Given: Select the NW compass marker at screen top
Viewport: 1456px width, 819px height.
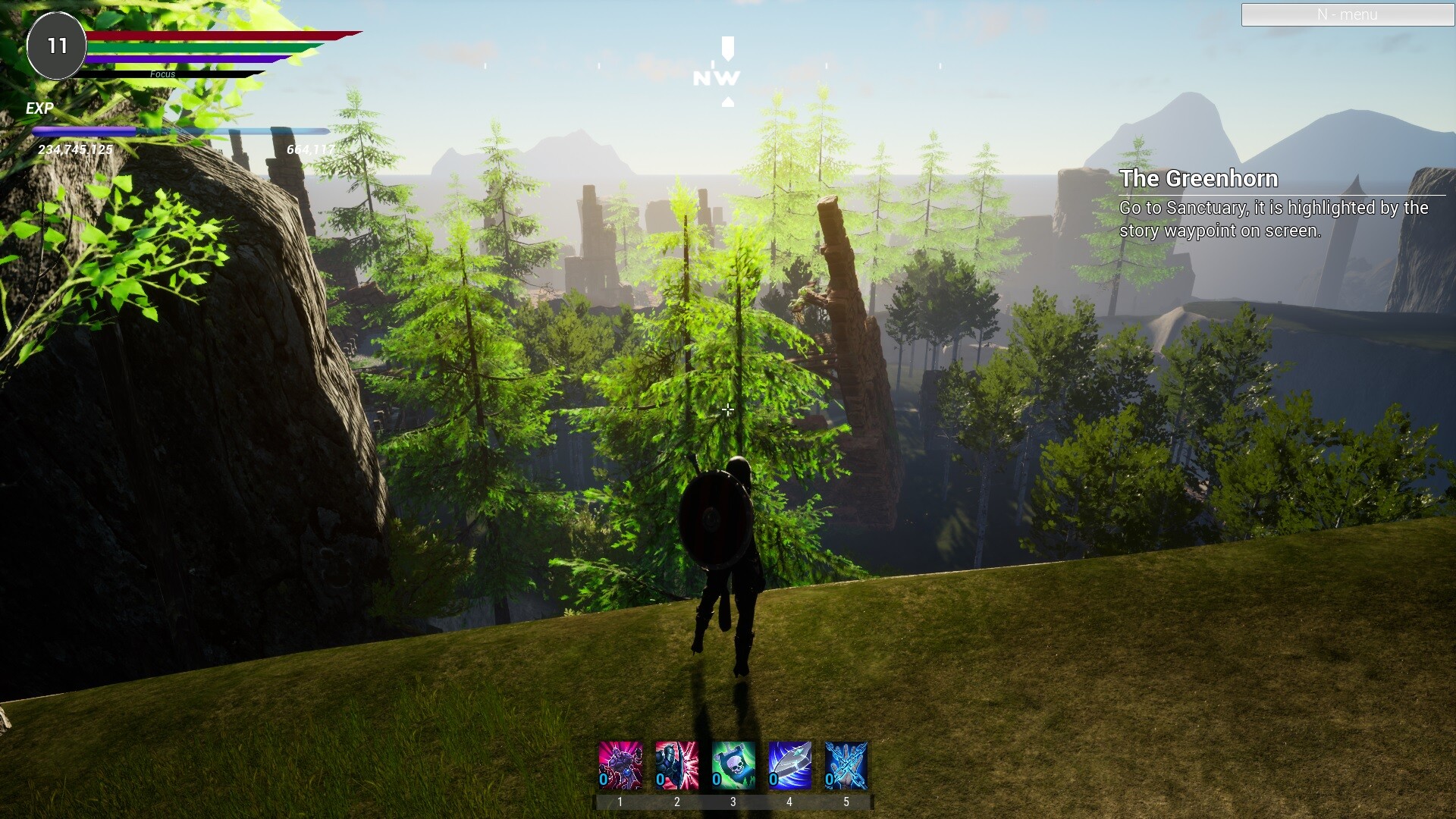Looking at the screenshot, I should click(715, 76).
